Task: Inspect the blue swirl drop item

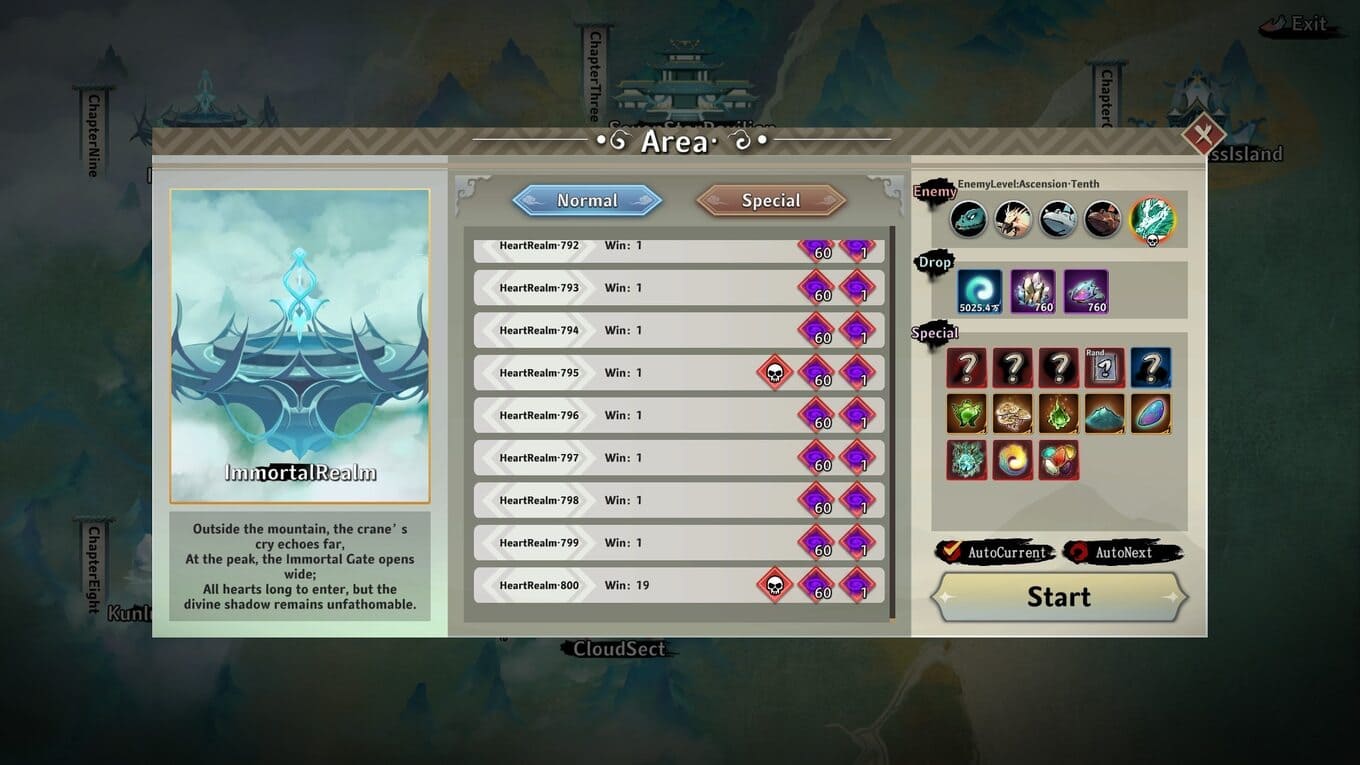Action: point(980,291)
